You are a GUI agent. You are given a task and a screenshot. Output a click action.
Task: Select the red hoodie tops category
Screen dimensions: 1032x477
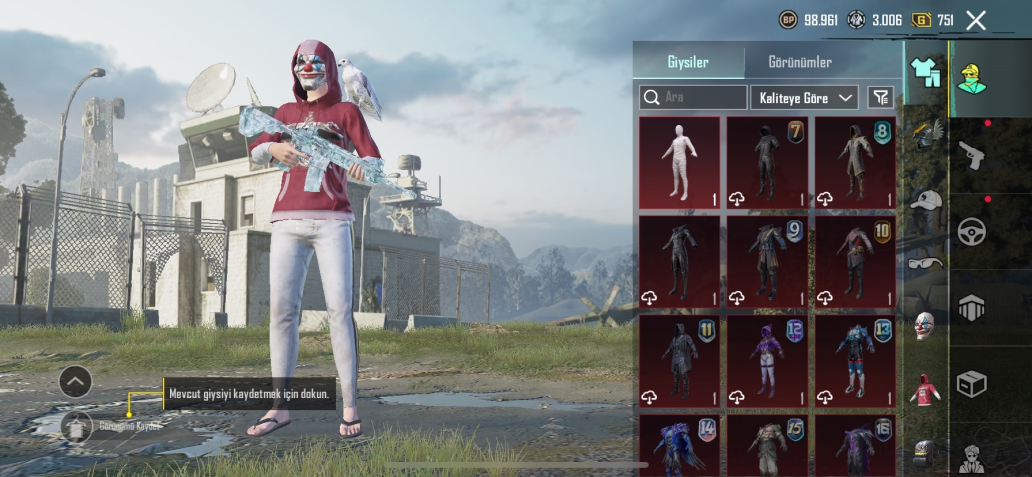(926, 389)
